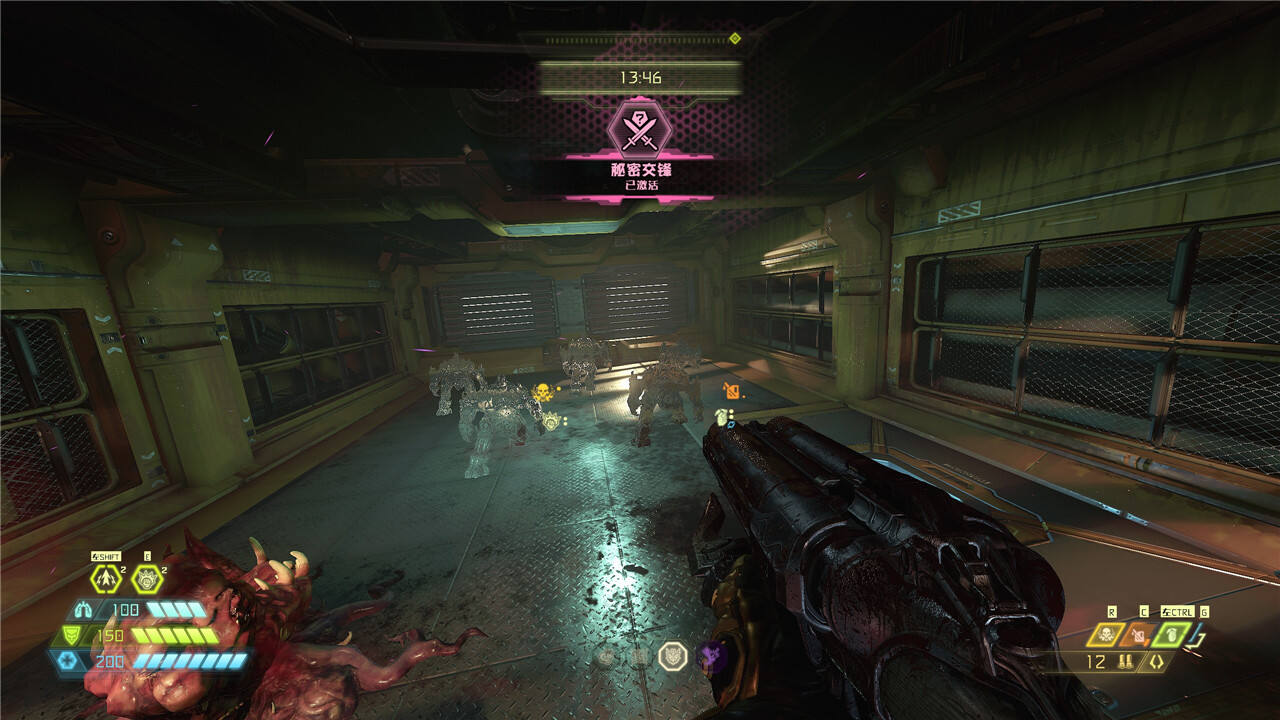This screenshot has height=720, width=1280.
Task: Click the purple glowing powerup icon
Action: coord(711,656)
